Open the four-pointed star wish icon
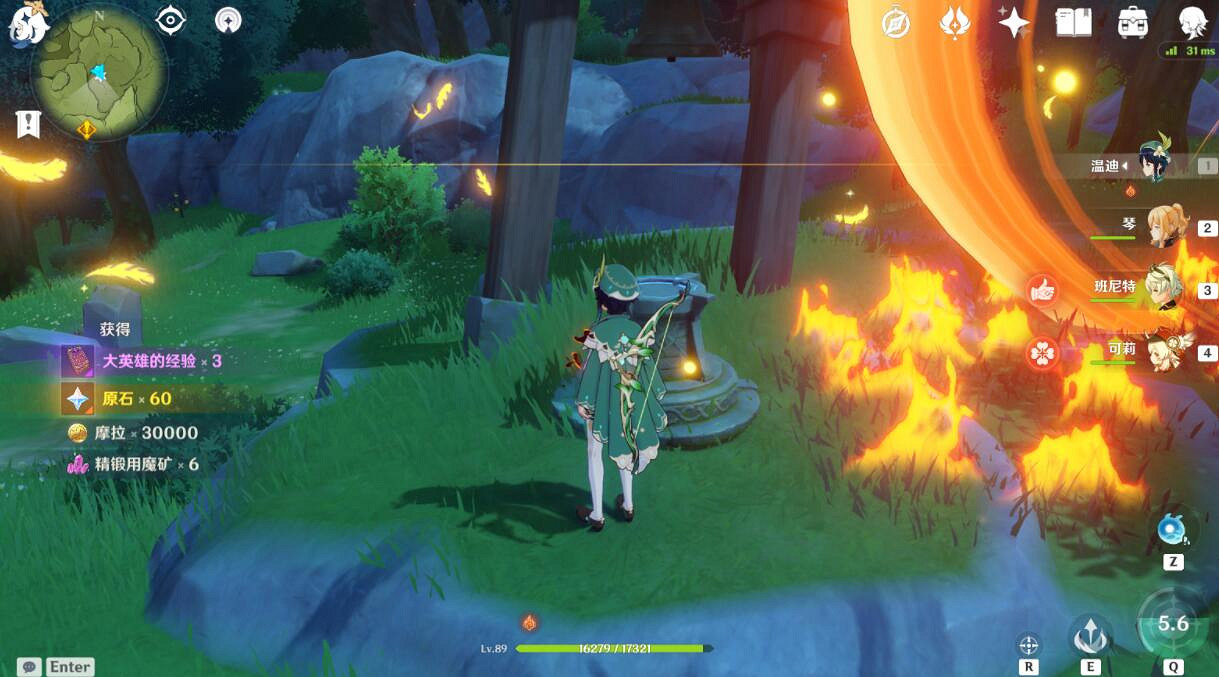This screenshot has height=677, width=1219. 1013,22
